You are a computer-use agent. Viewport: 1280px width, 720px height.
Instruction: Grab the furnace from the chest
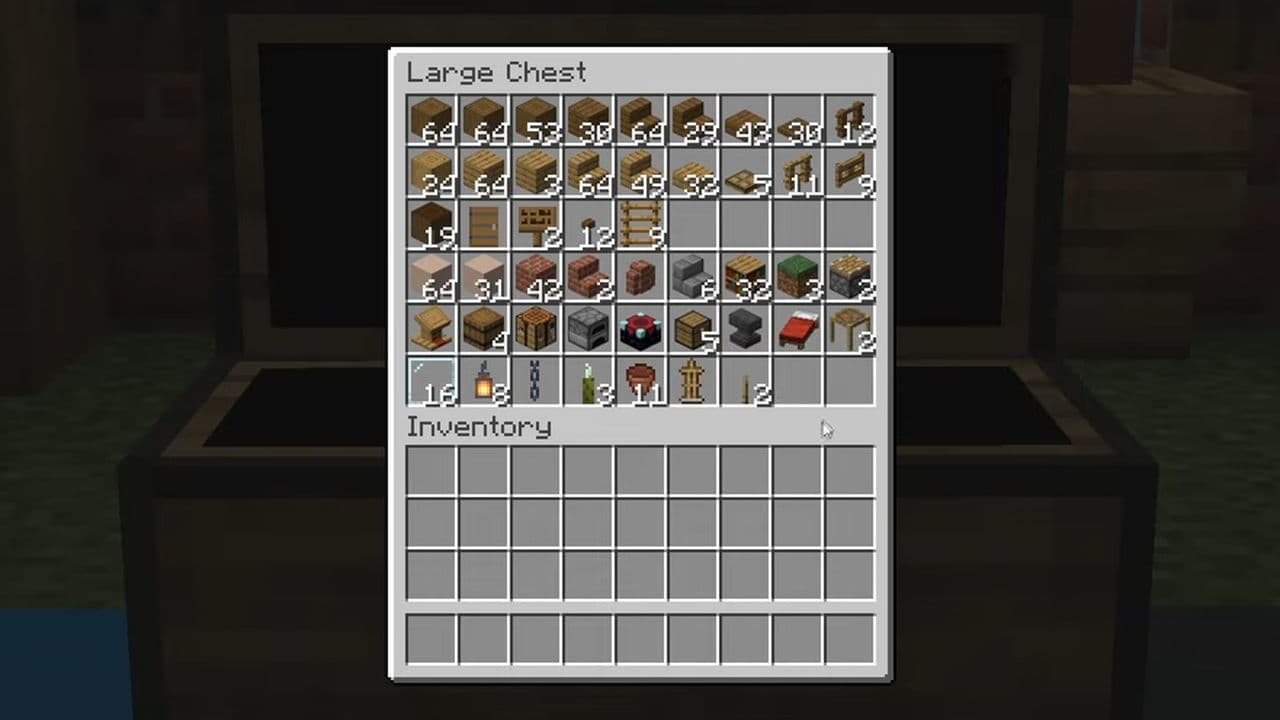pyautogui.click(x=588, y=328)
